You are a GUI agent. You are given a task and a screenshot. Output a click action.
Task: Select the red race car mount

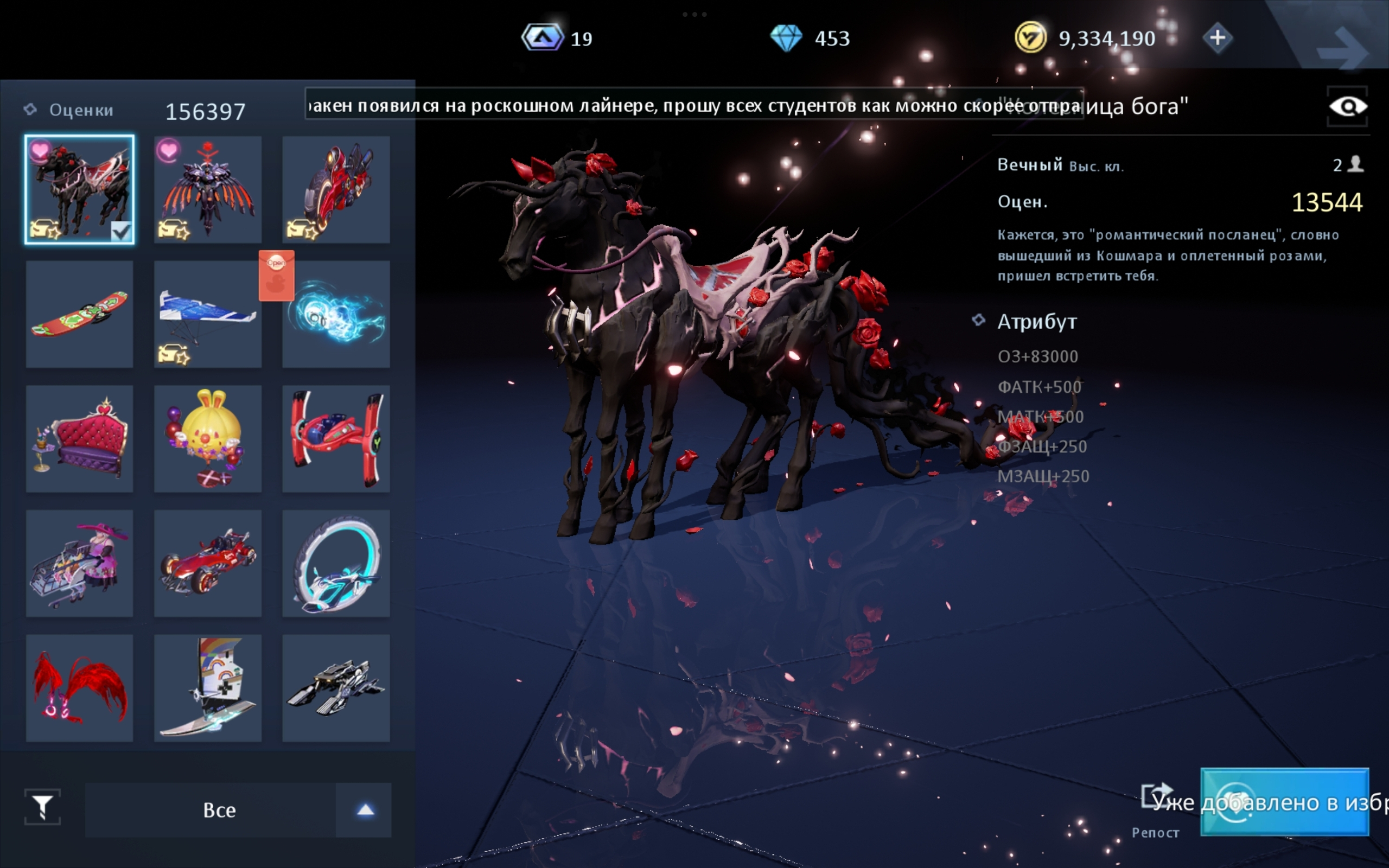pos(208,563)
